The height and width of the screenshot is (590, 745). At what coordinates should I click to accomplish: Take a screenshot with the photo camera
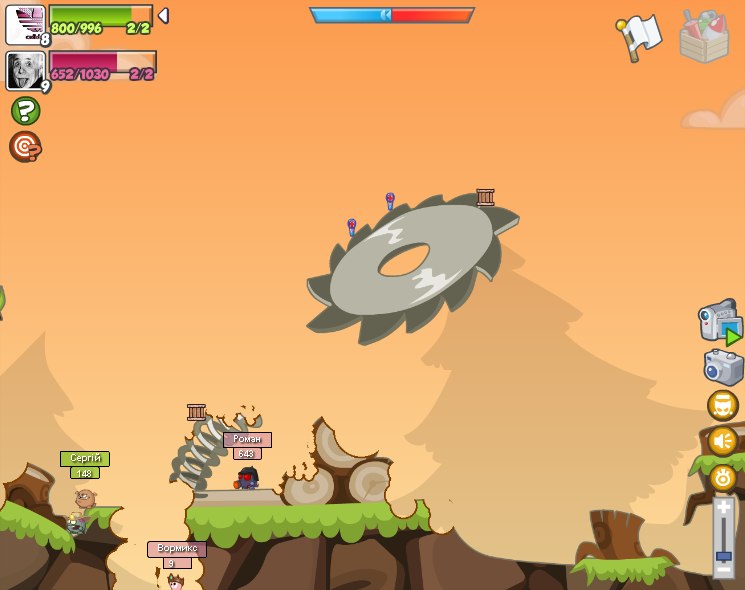pyautogui.click(x=723, y=367)
